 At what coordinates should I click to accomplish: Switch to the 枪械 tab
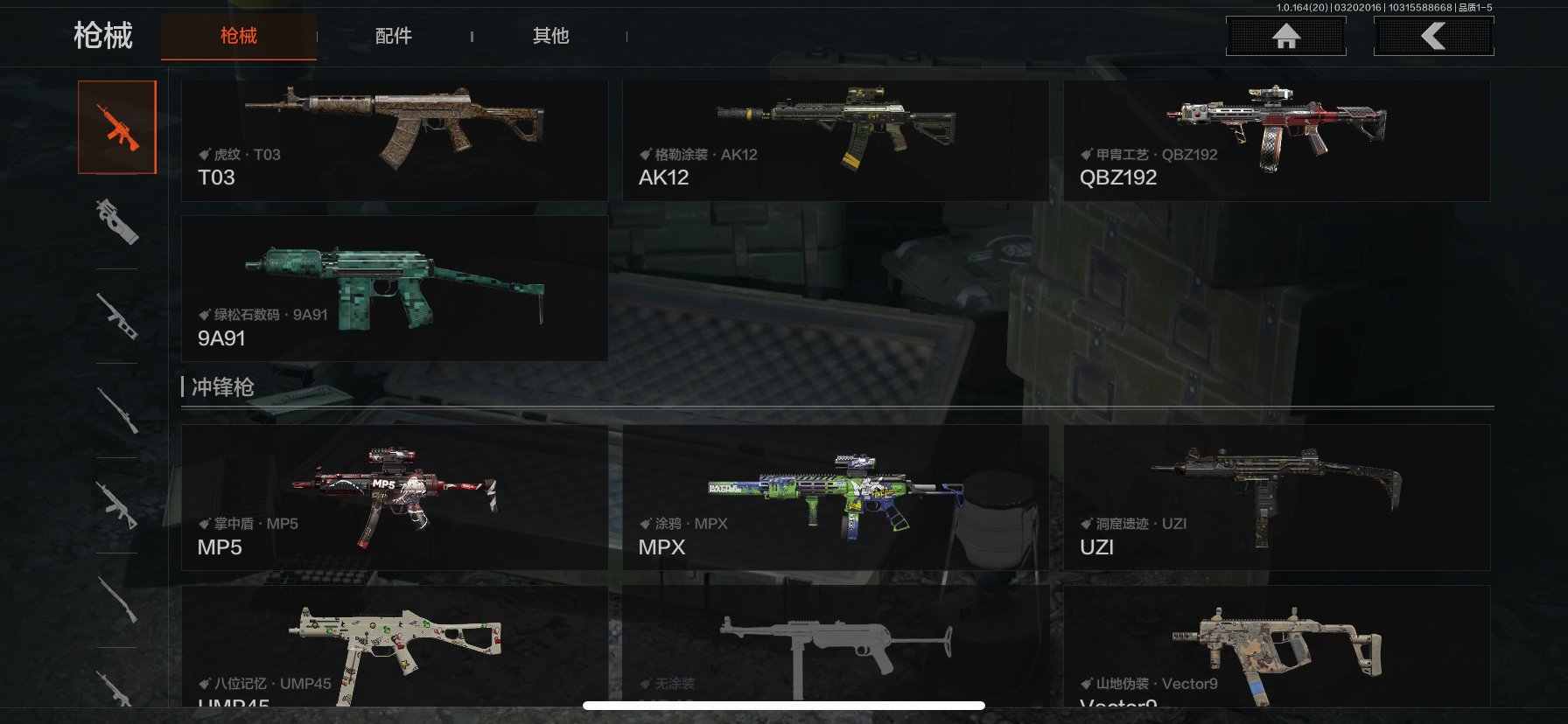238,36
